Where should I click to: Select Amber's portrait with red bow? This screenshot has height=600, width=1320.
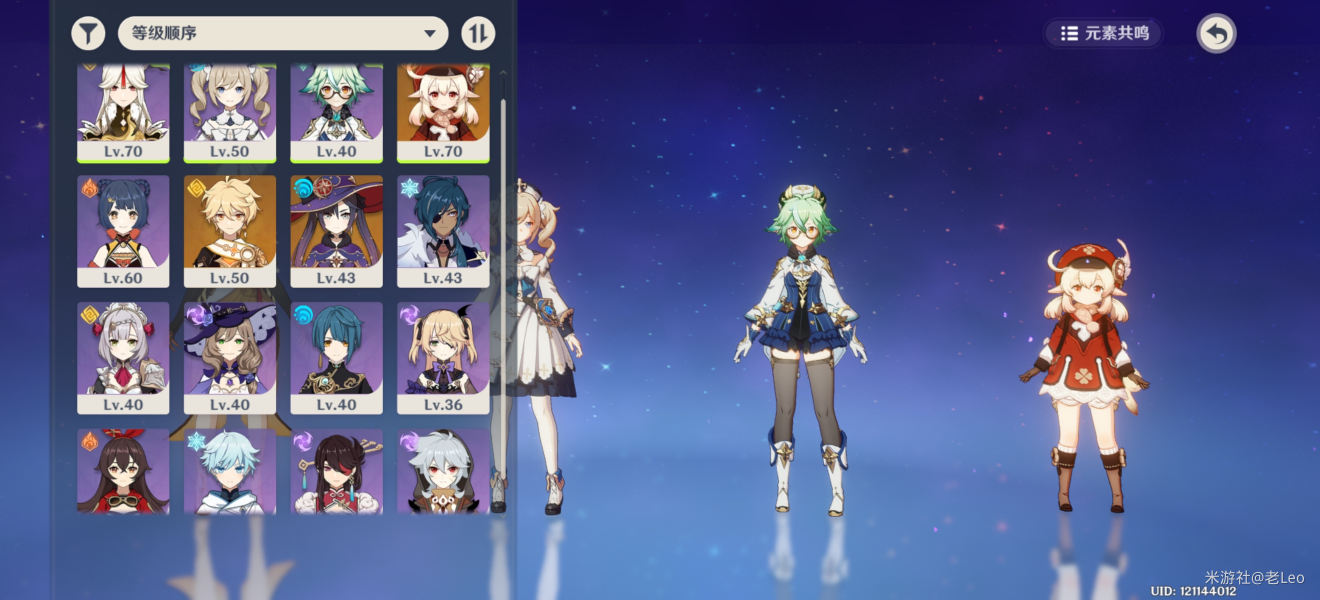[123, 472]
